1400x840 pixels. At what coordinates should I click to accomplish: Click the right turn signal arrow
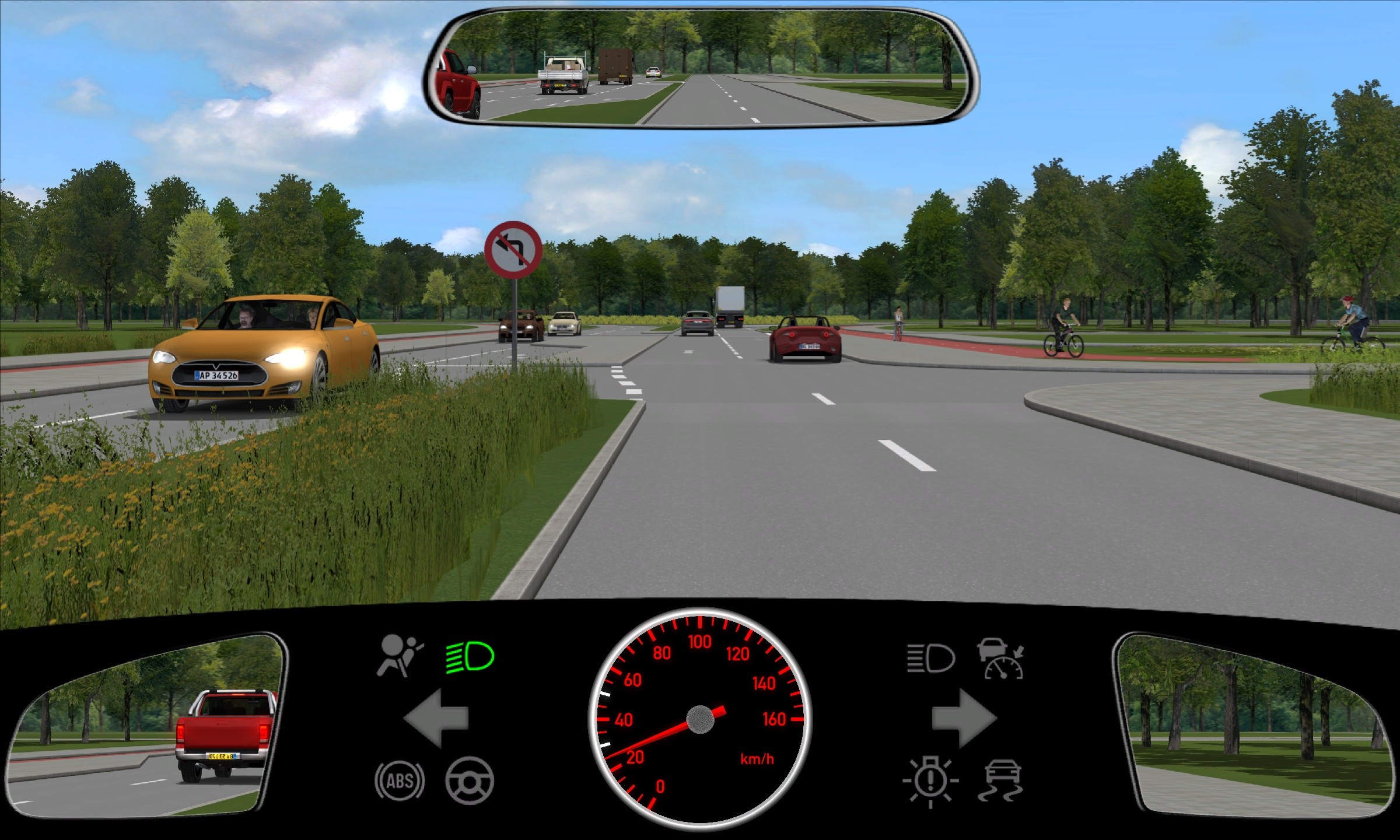[964, 718]
